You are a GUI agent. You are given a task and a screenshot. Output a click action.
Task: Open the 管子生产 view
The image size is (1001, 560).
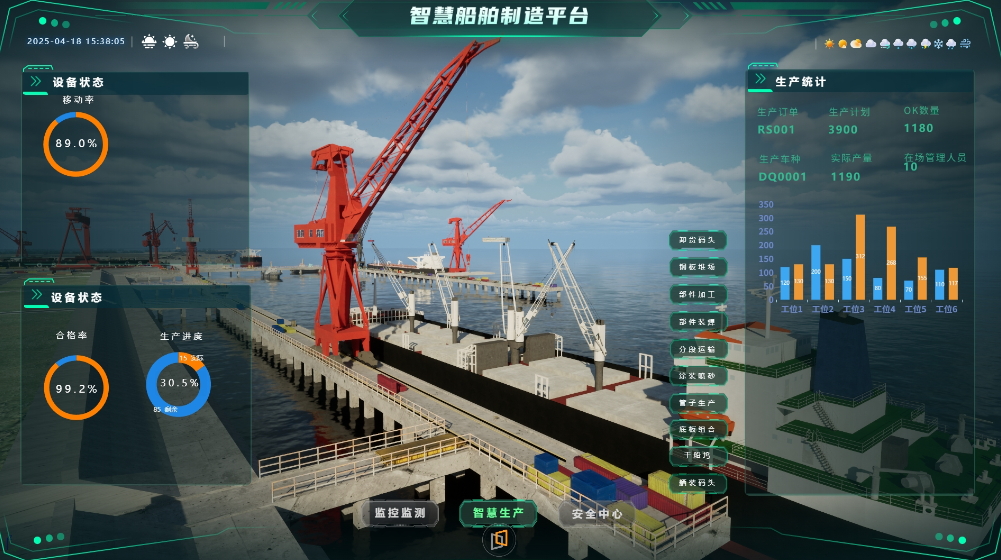(x=697, y=402)
